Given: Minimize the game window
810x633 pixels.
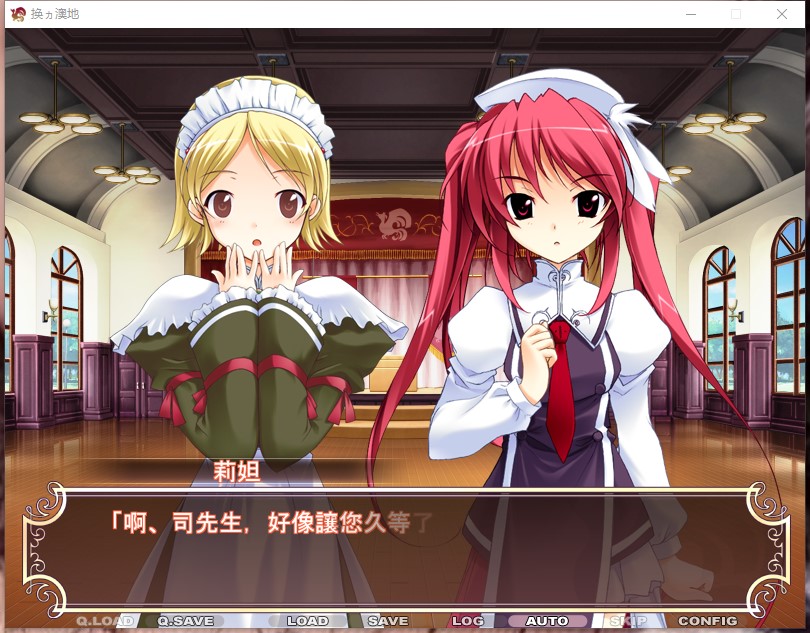Looking at the screenshot, I should (690, 14).
